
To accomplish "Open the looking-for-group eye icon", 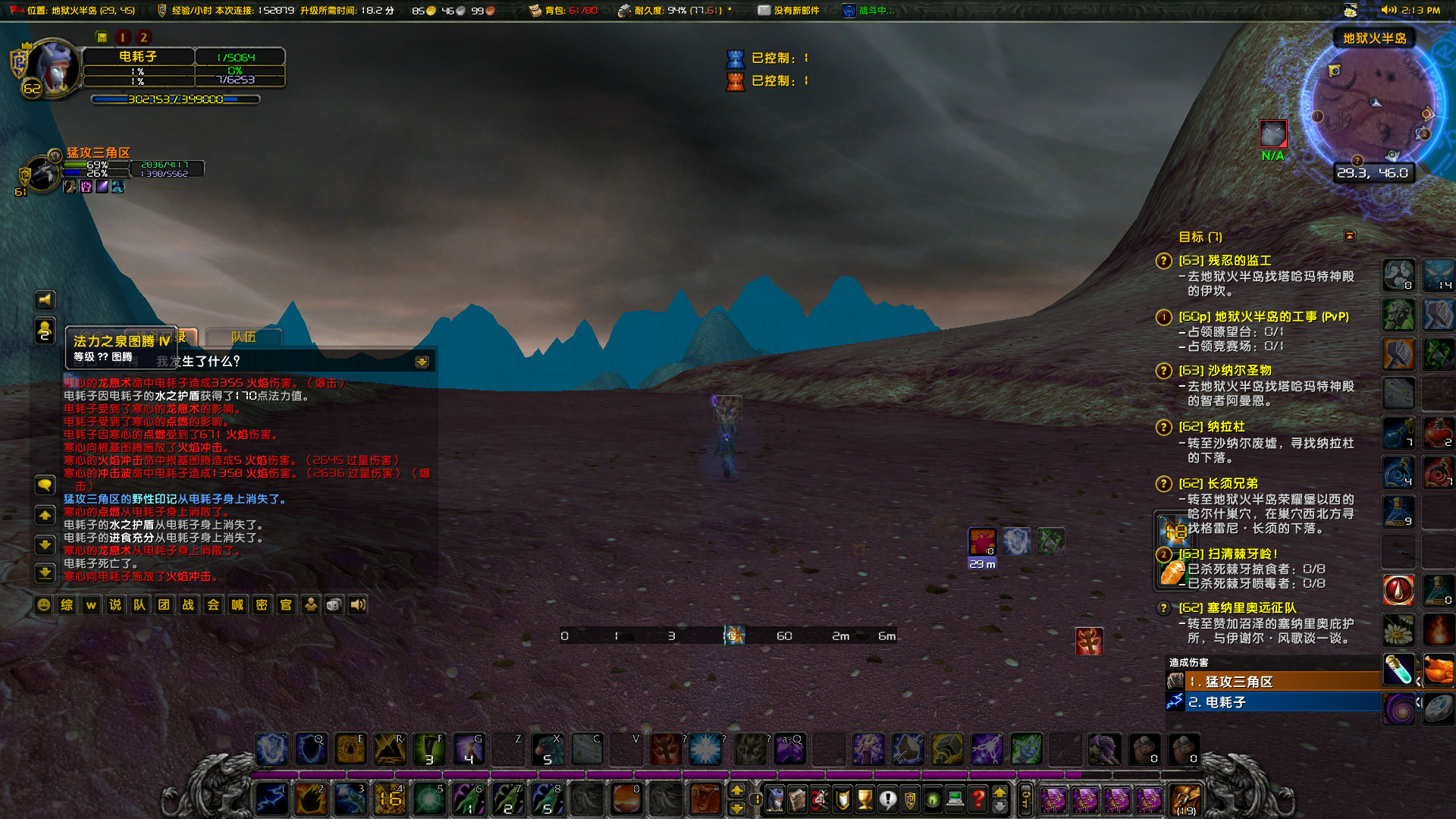I will 931,800.
